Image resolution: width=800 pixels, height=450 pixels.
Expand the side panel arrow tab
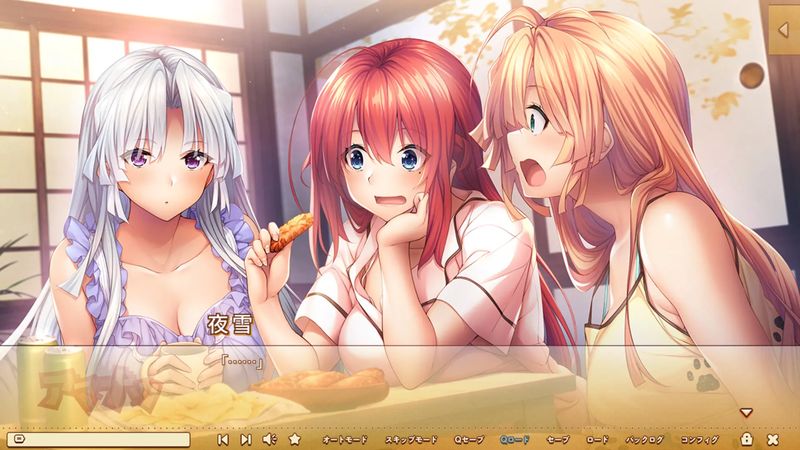pos(783,30)
